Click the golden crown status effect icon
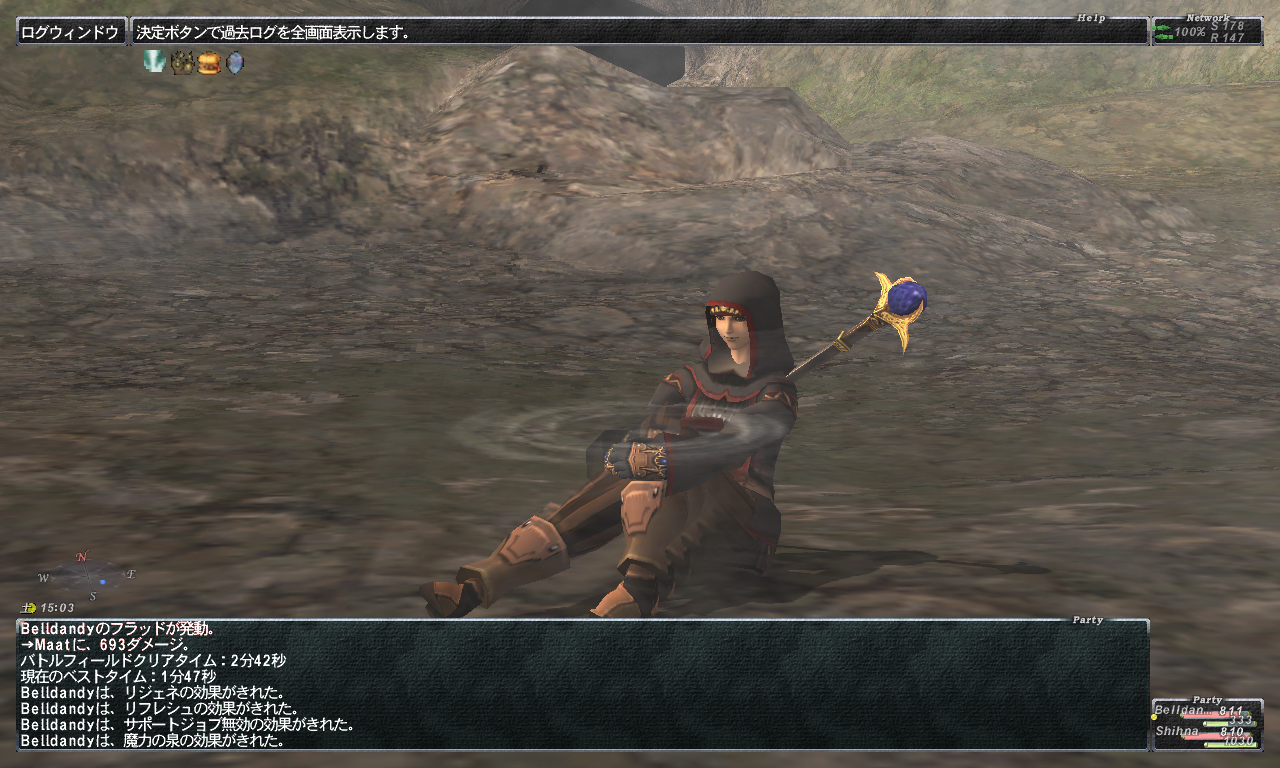 [181, 63]
